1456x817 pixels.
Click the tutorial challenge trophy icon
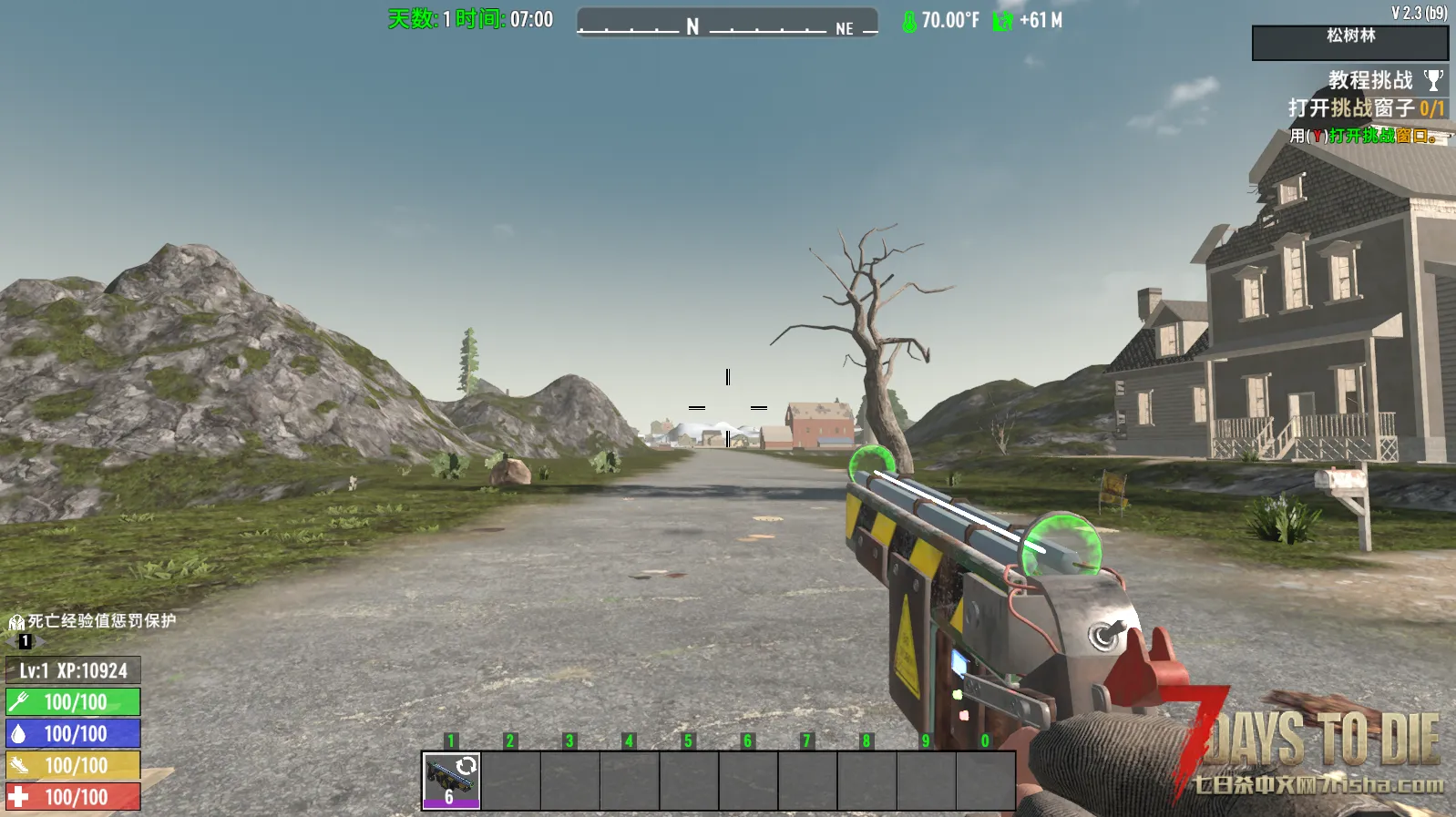(x=1433, y=81)
